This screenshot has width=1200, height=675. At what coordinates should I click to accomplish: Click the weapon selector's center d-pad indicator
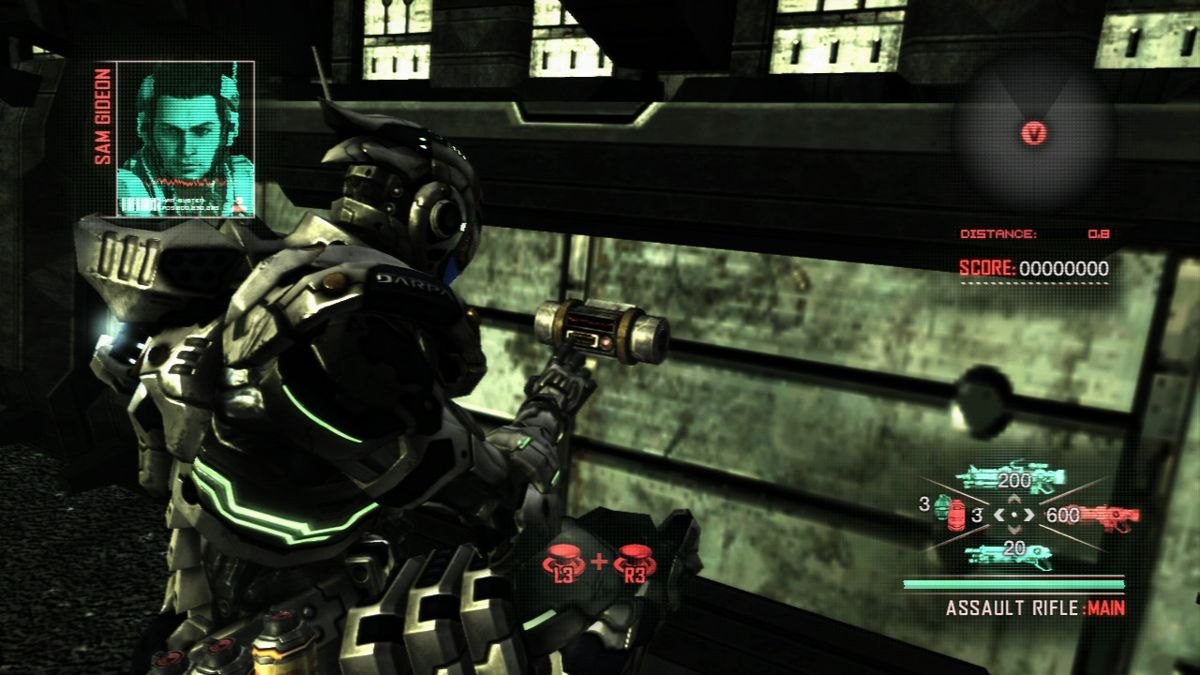1014,516
